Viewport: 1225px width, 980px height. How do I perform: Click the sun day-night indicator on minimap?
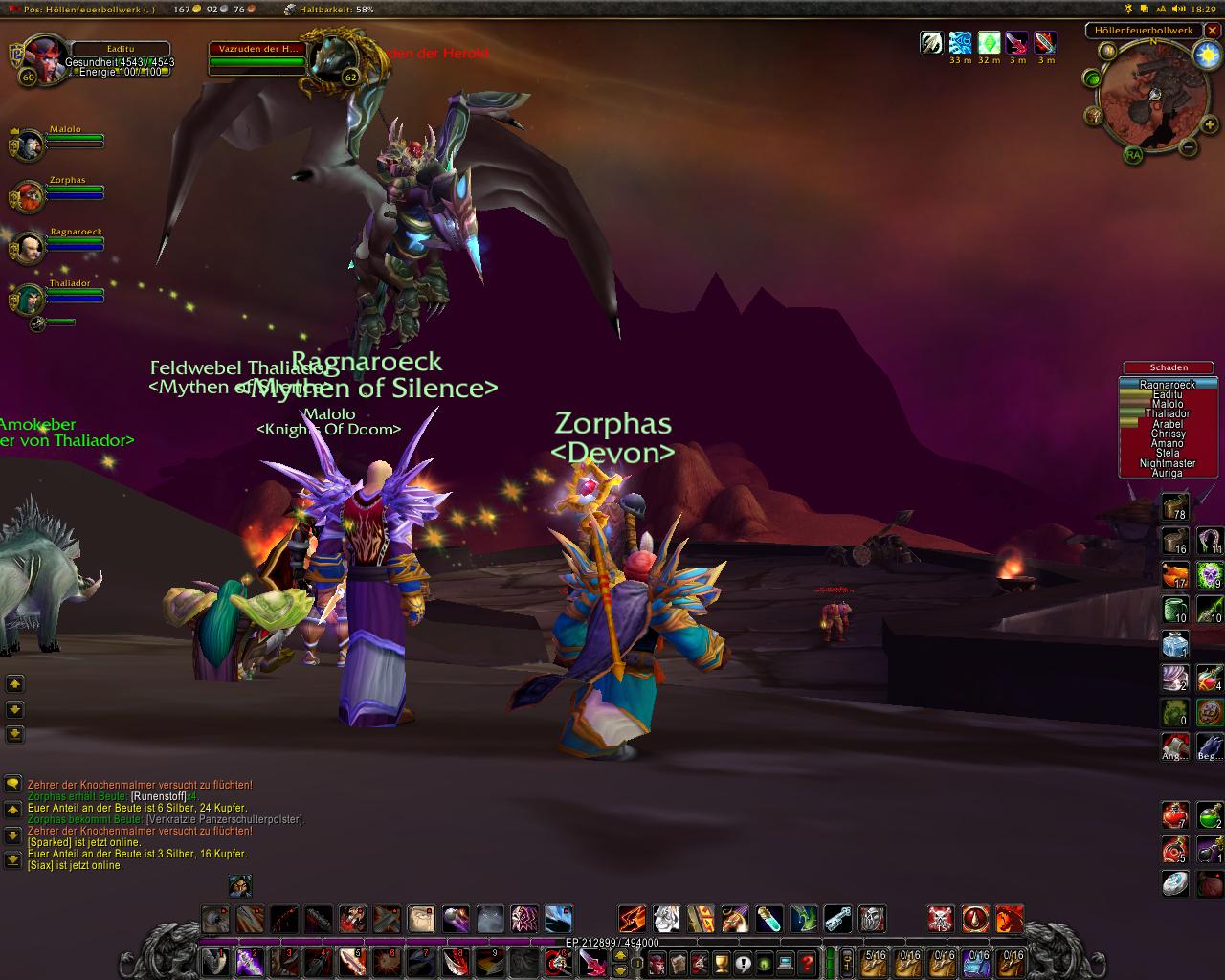(x=1206, y=55)
